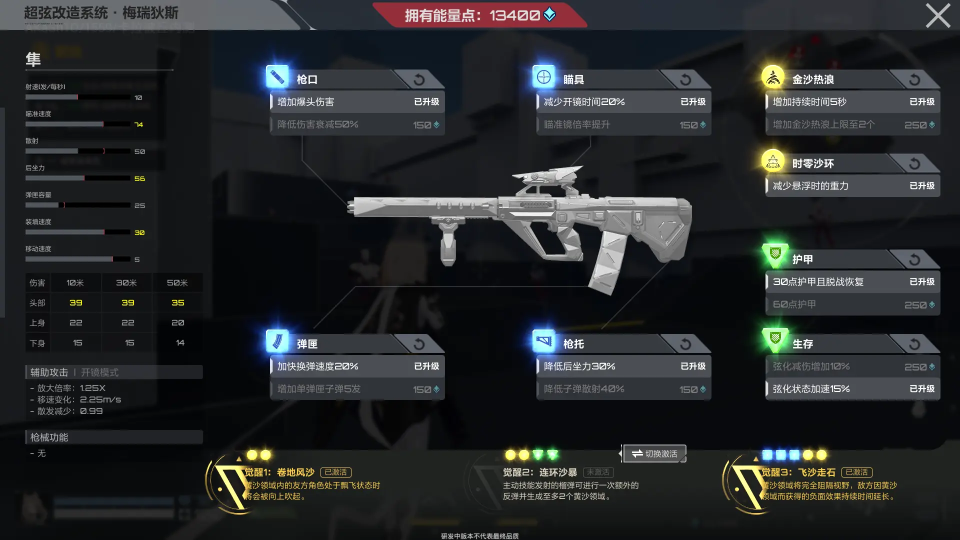960x540 pixels.
Task: Buy the 降低子弹散射40% stock upgrade
Action: (x=622, y=389)
